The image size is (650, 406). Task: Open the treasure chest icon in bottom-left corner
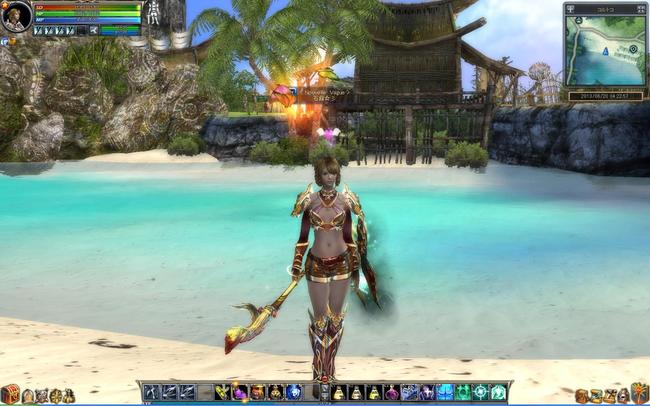pyautogui.click(x=10, y=394)
